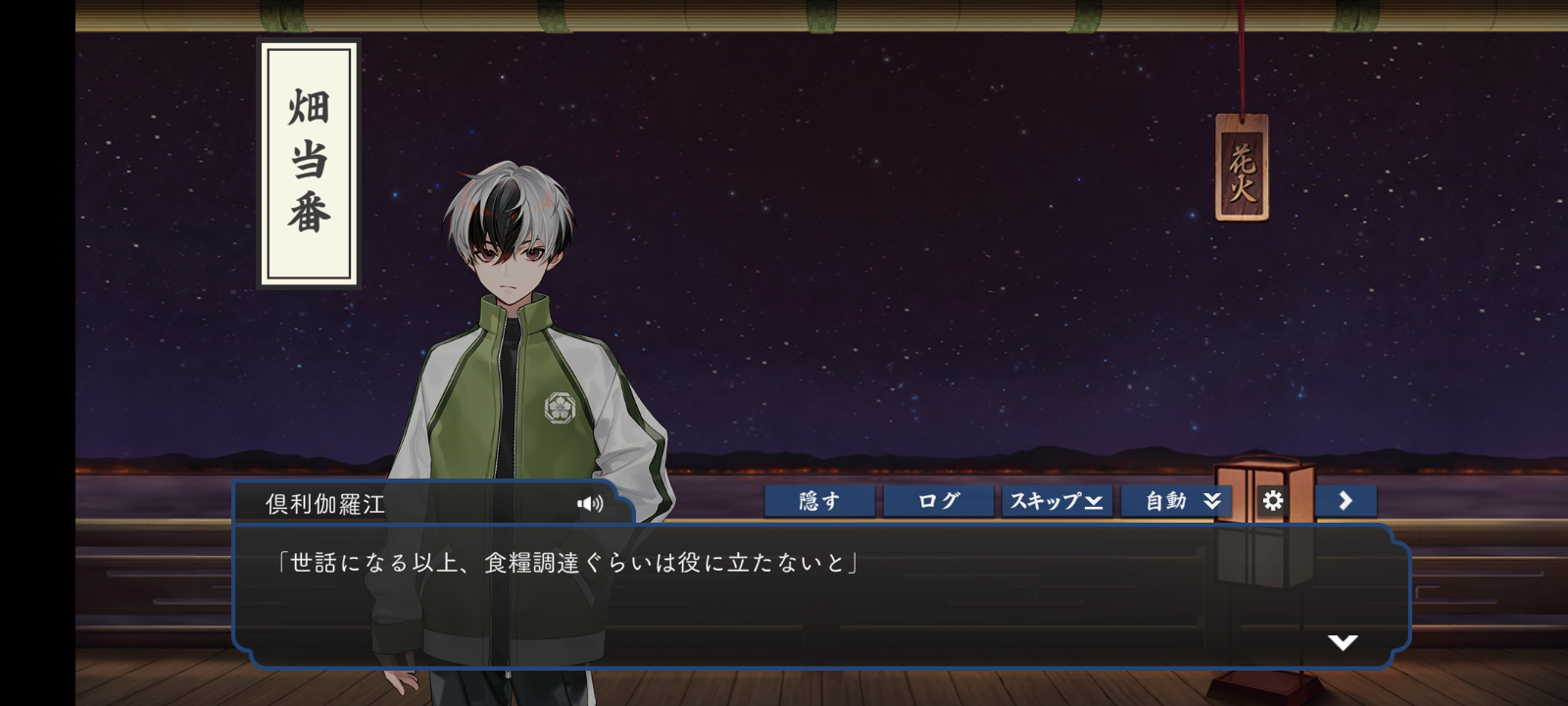
Task: Replay voice line with speaker icon
Action: pos(590,504)
